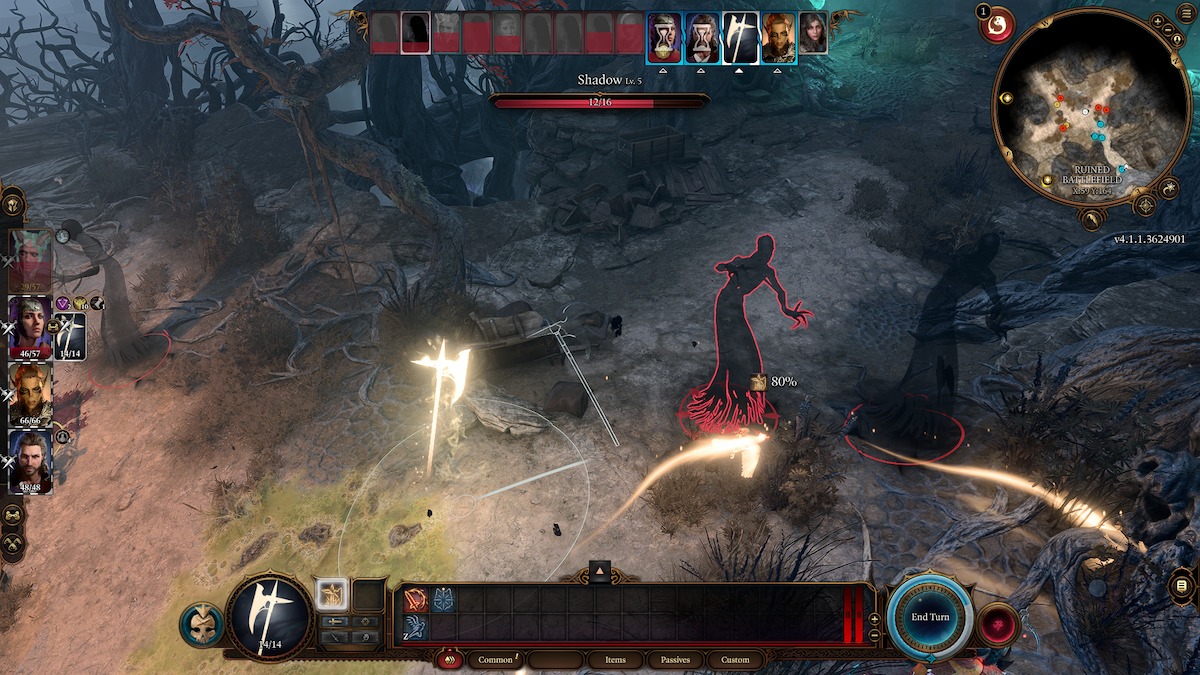The height and width of the screenshot is (675, 1200).
Task: Switch to the Common hotbar tab
Action: pyautogui.click(x=496, y=660)
